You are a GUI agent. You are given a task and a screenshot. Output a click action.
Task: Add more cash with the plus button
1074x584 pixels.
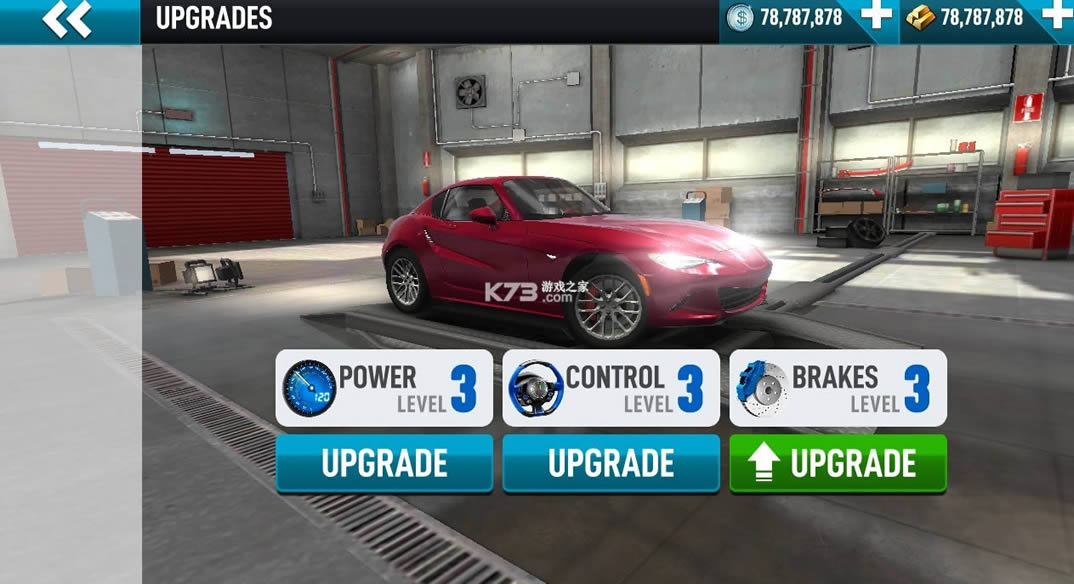877,17
